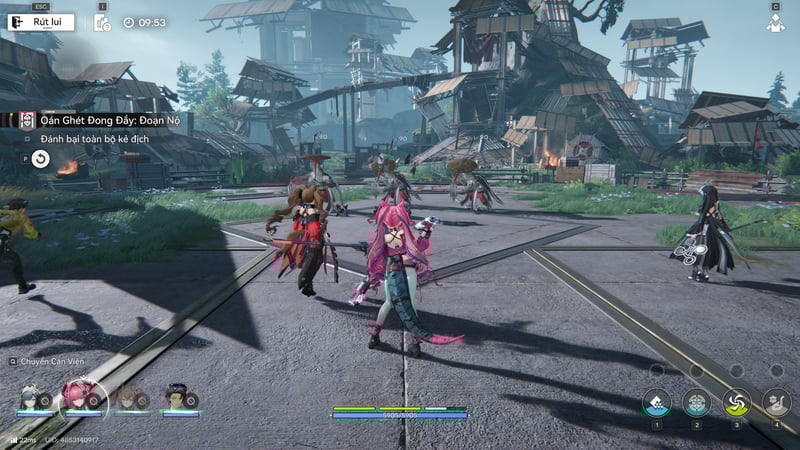The height and width of the screenshot is (450, 800).
Task: Switch to the brown-haired operator portrait
Action: coord(128,396)
